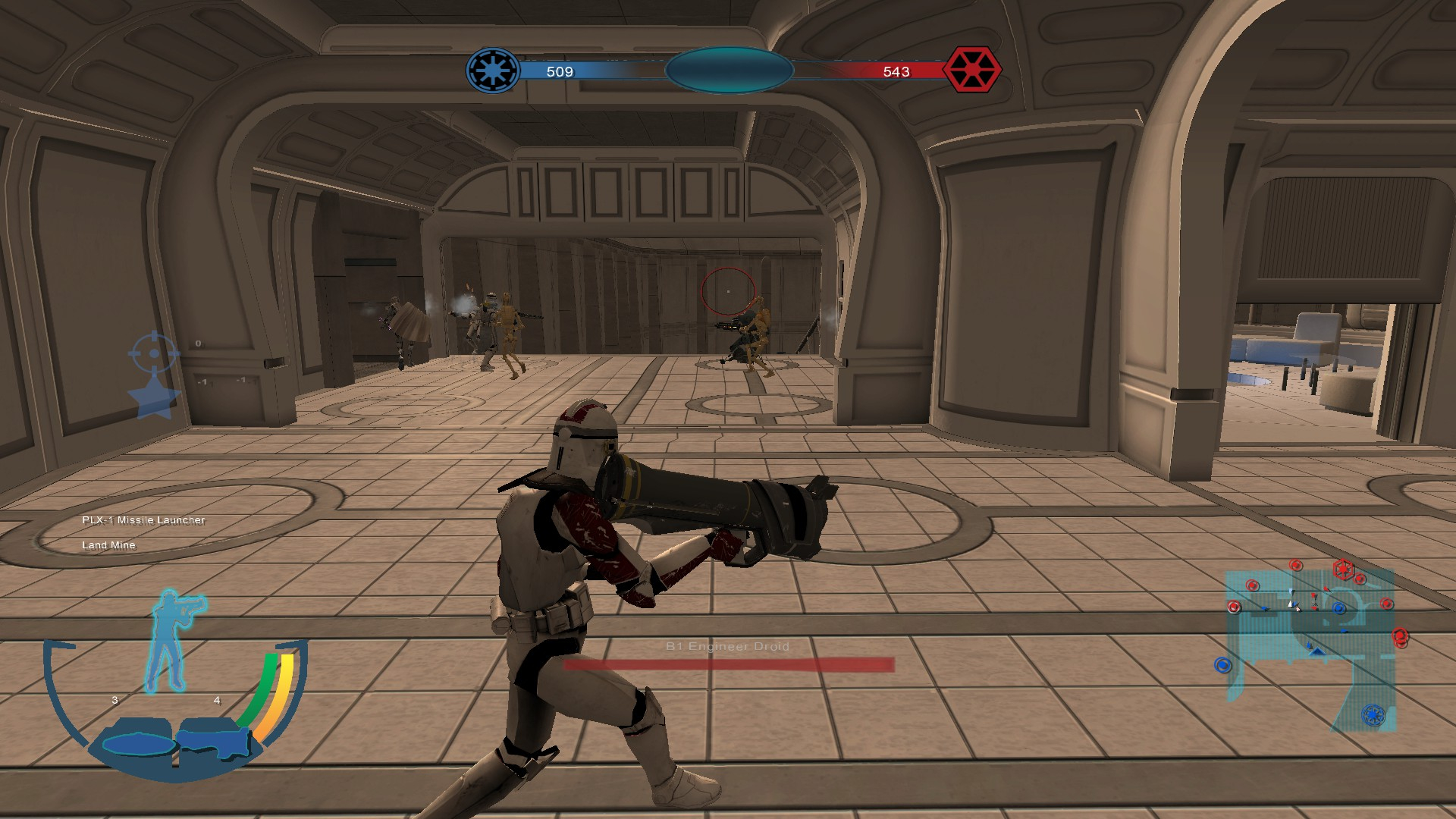The width and height of the screenshot is (1456, 819).
Task: Select the Land Mine label
Action: point(108,545)
